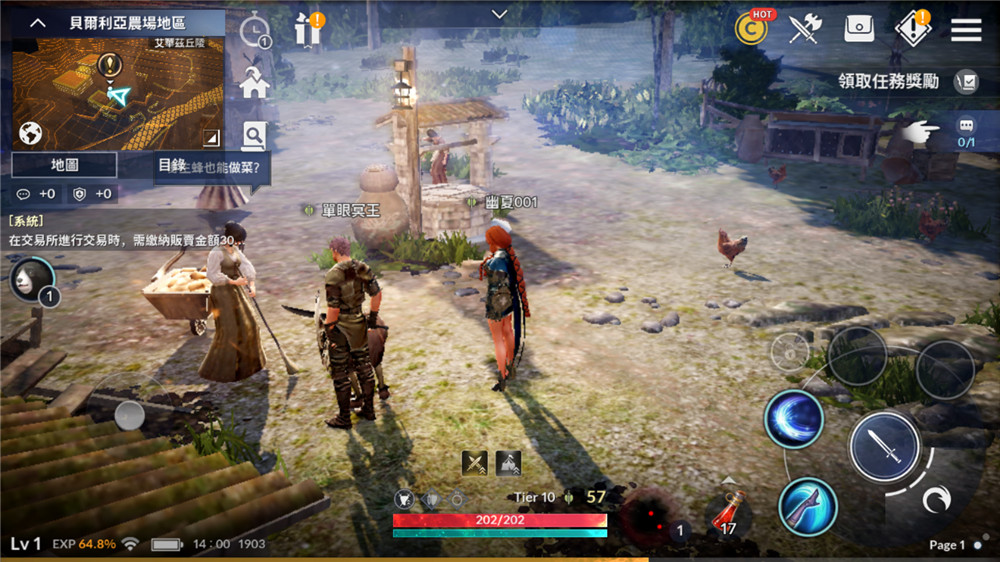Open the chat bubble 0/1 counter

[x=965, y=133]
